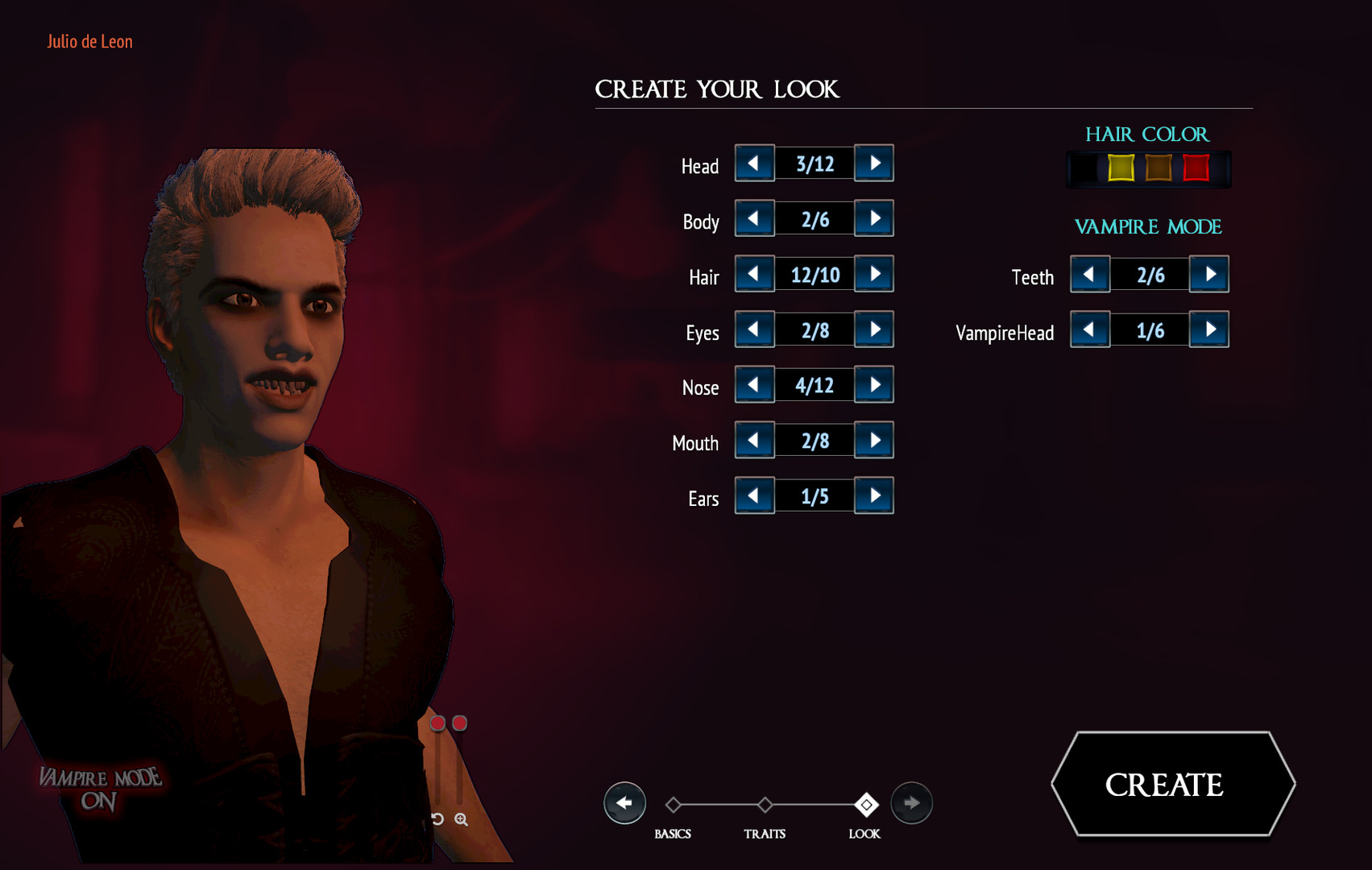
Task: Advance Head style with right arrow
Action: (874, 164)
